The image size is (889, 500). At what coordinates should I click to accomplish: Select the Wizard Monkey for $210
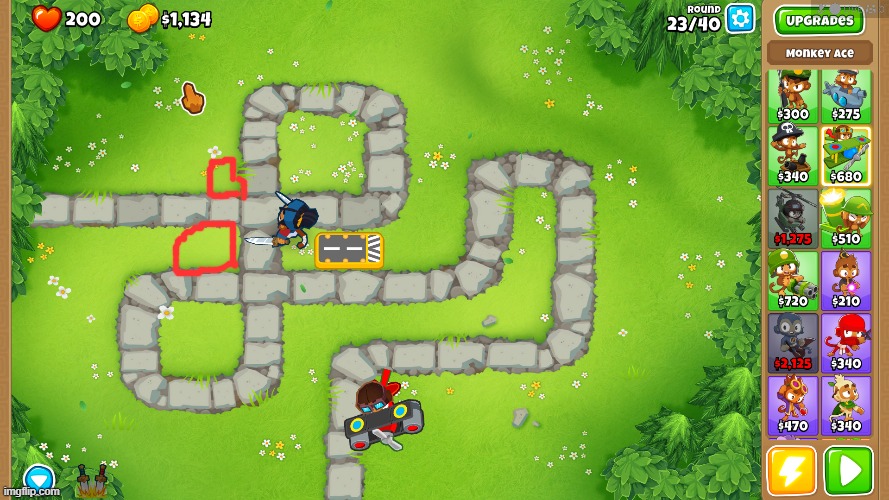(x=846, y=279)
